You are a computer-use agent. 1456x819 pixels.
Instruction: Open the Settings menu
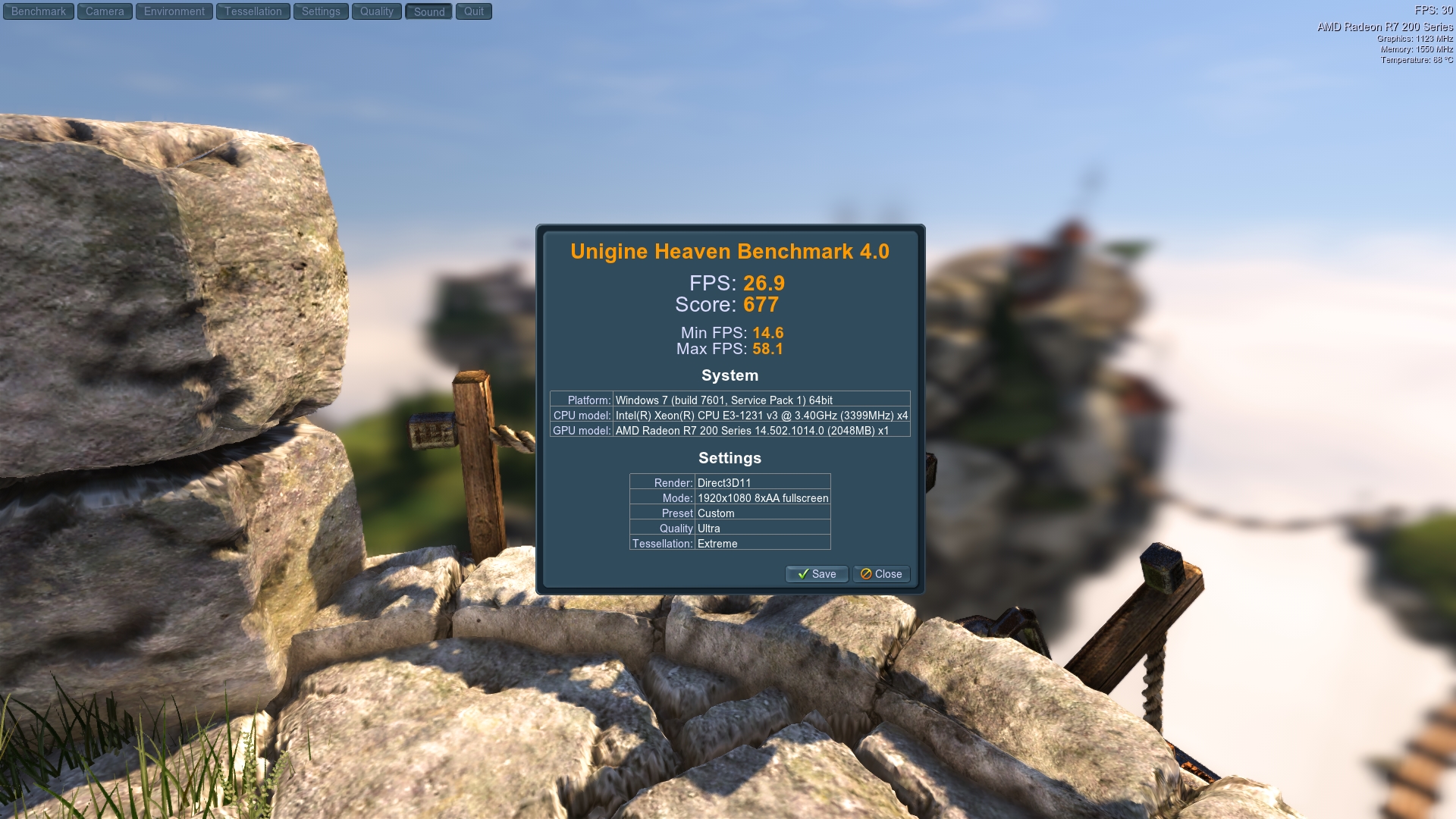pyautogui.click(x=321, y=11)
